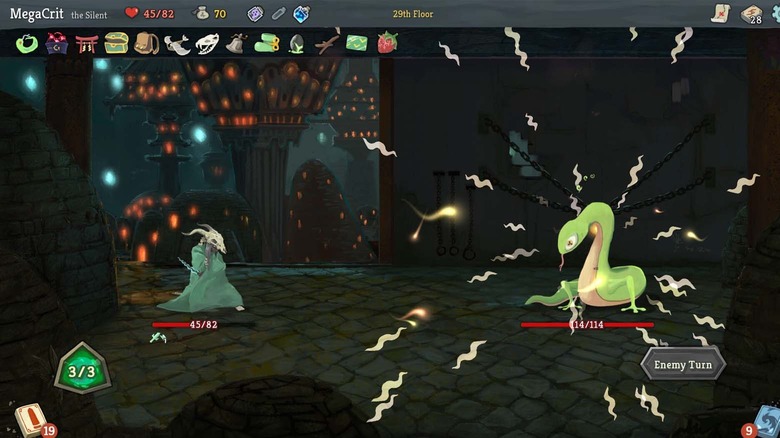
Task: Inspect the brown backpack relic
Action: (x=147, y=43)
